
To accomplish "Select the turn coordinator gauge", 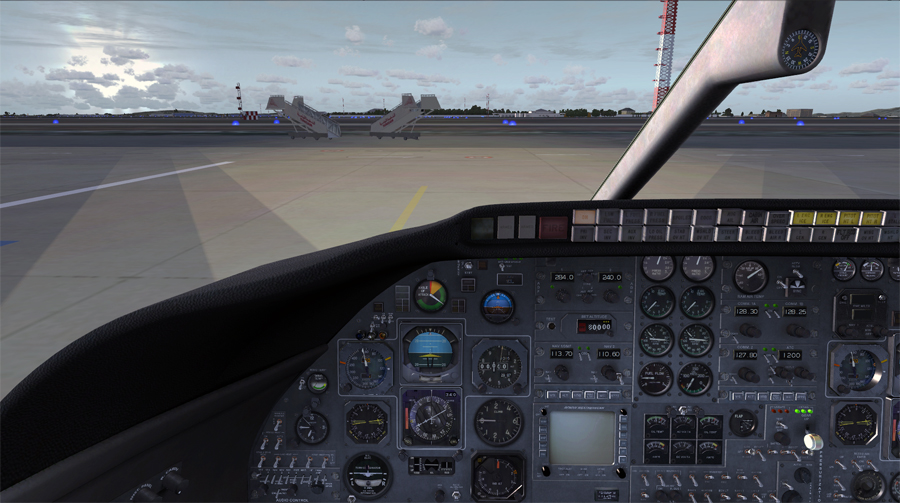I will tap(368, 473).
